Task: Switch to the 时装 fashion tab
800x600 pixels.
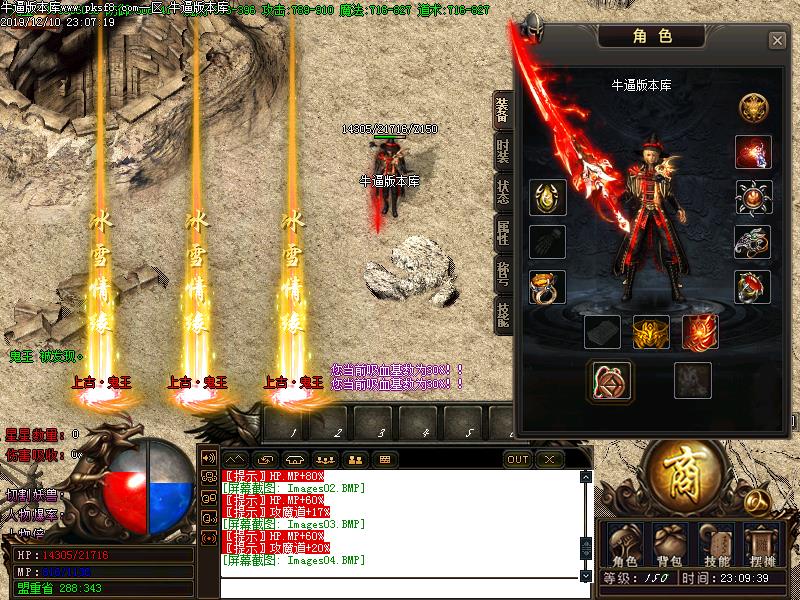Action: click(502, 151)
